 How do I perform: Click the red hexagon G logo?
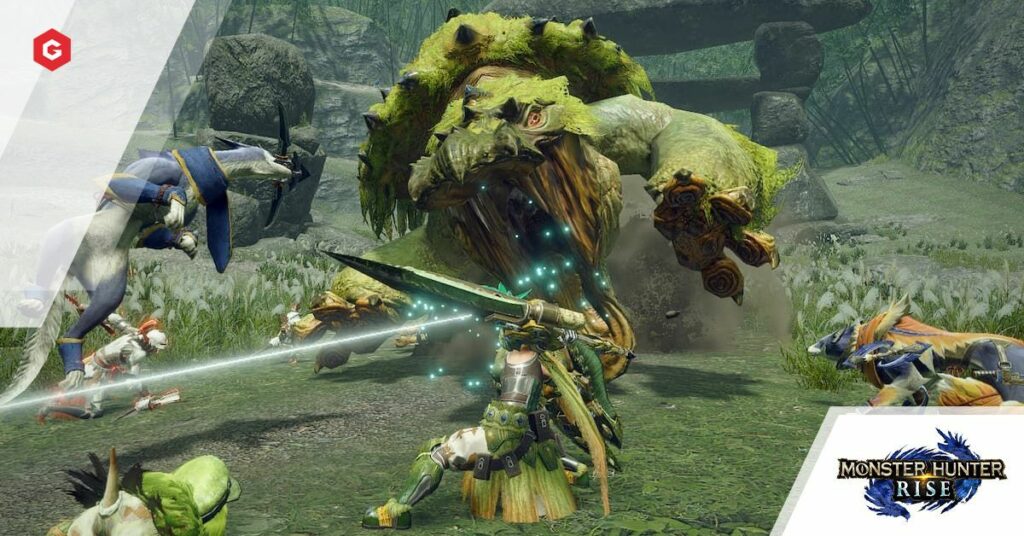click(51, 50)
